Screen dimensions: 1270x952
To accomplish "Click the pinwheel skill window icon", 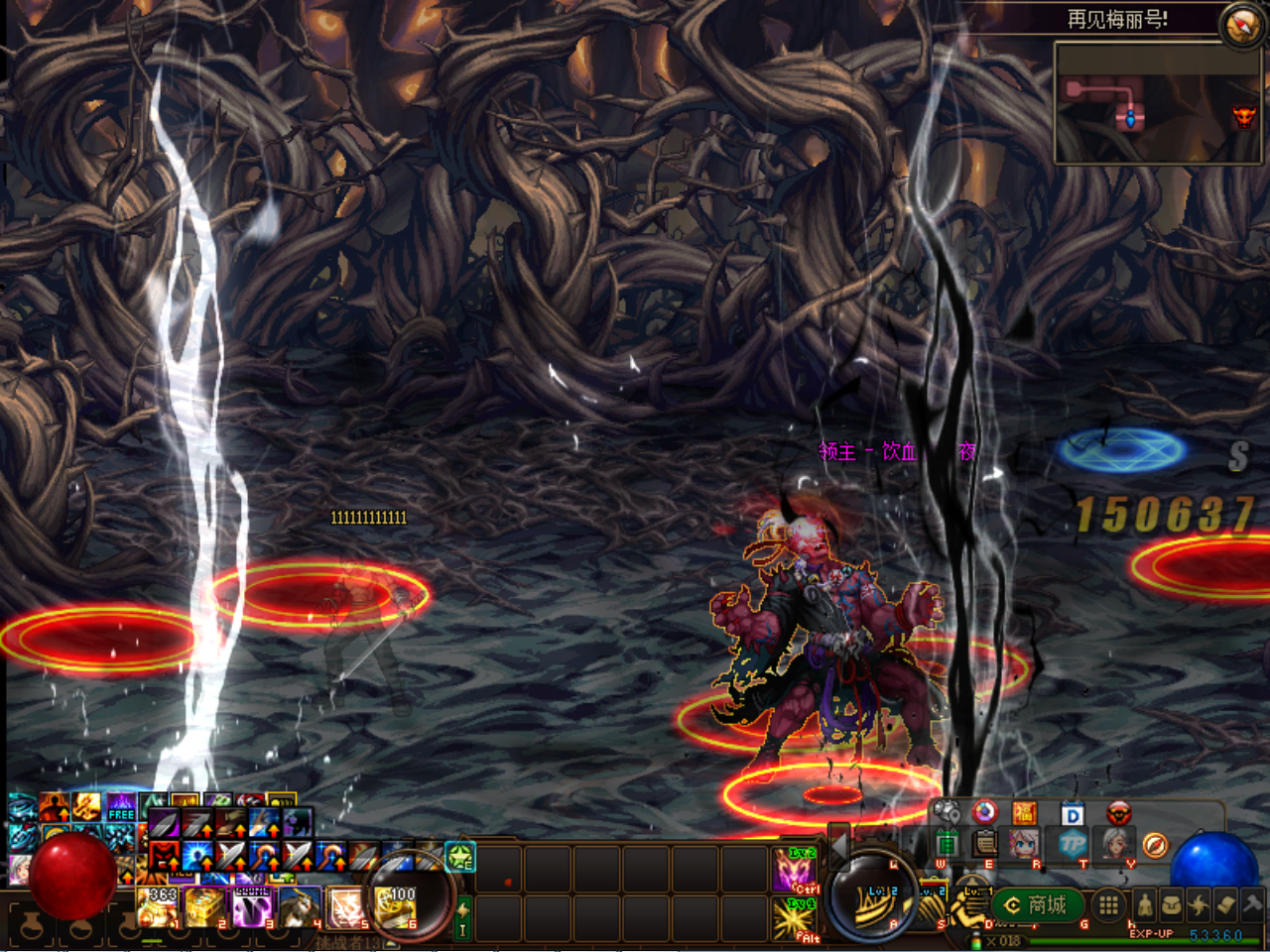I will pos(1199,905).
